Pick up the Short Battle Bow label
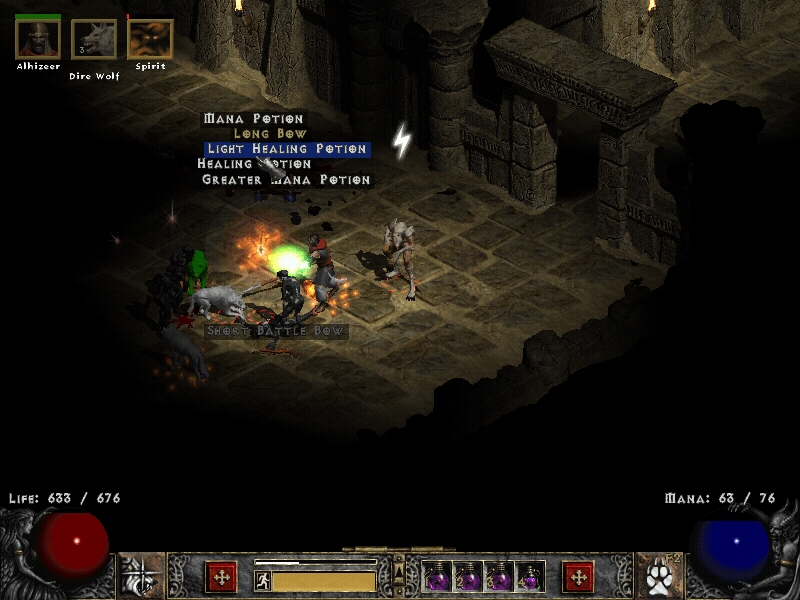The height and width of the screenshot is (600, 800). pyautogui.click(x=276, y=331)
